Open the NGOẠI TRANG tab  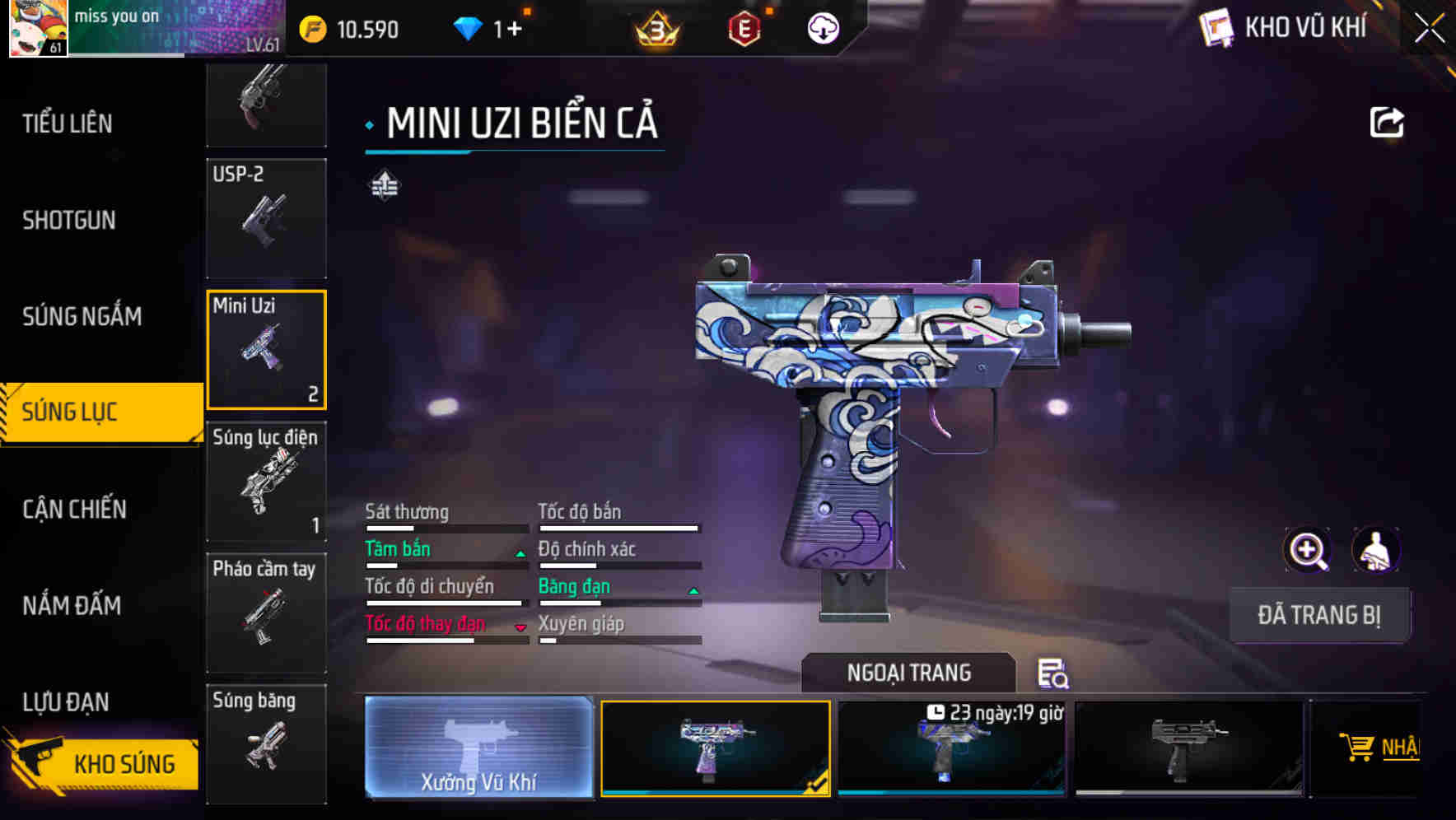point(909,672)
